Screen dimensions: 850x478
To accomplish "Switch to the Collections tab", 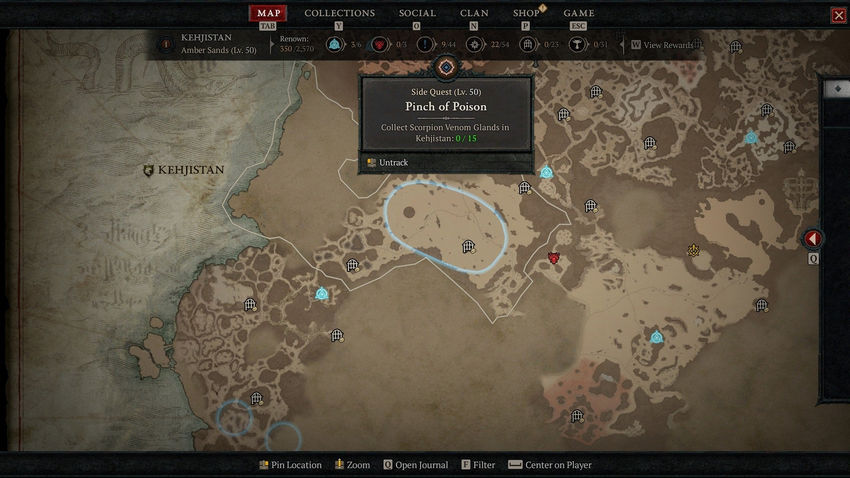I will (340, 13).
